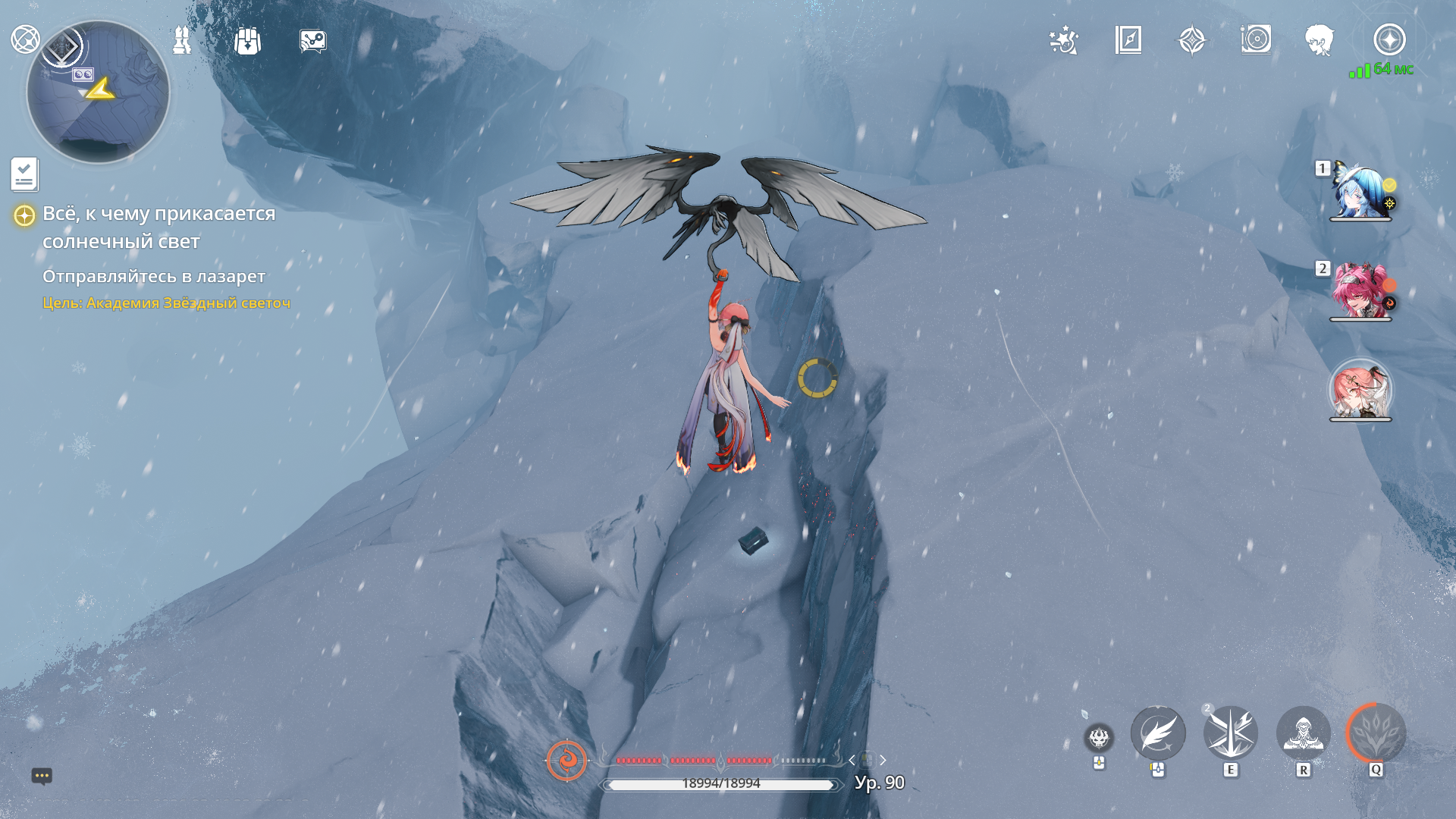Activate the feather wing skill
Screen dimensions: 1456x819
point(1158,733)
